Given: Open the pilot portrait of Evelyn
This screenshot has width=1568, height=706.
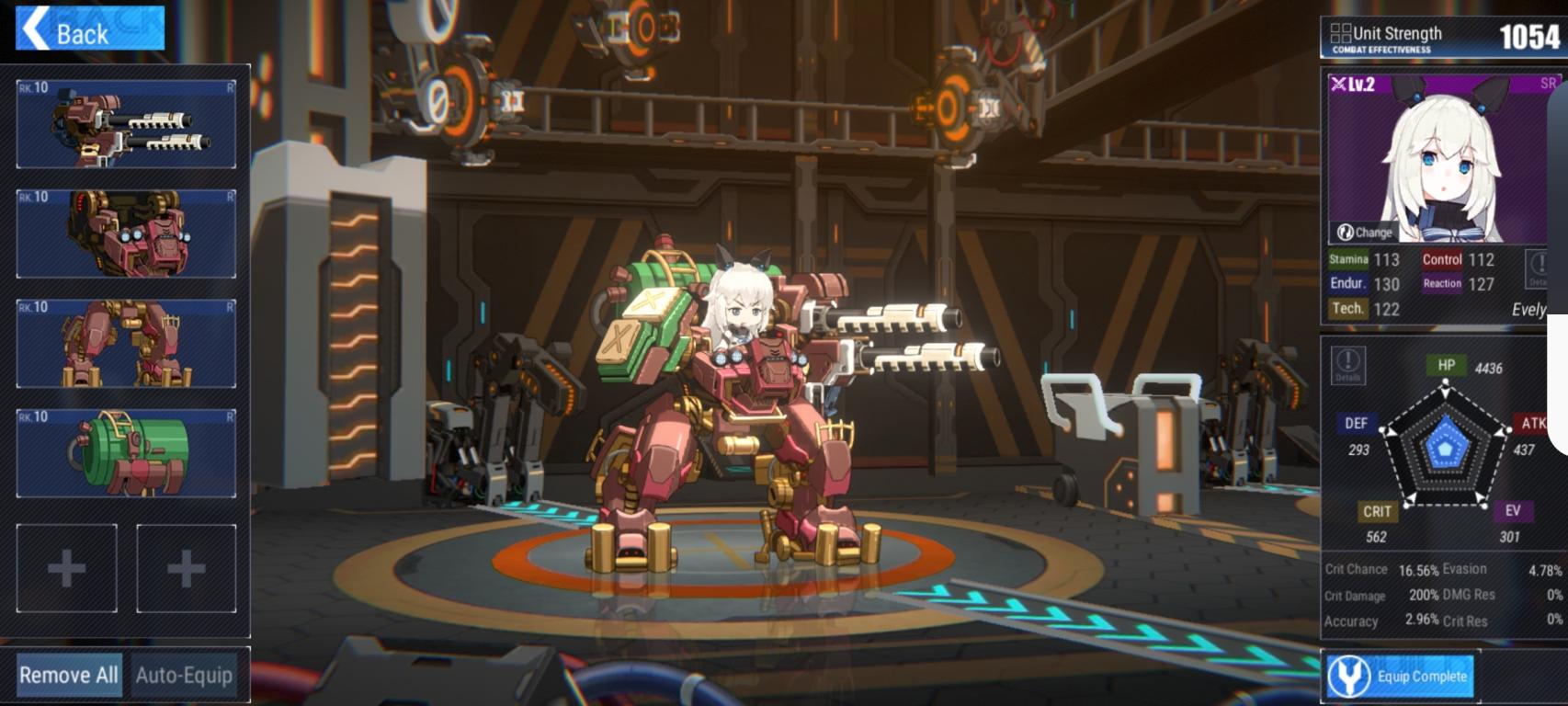Looking at the screenshot, I should tap(1443, 152).
